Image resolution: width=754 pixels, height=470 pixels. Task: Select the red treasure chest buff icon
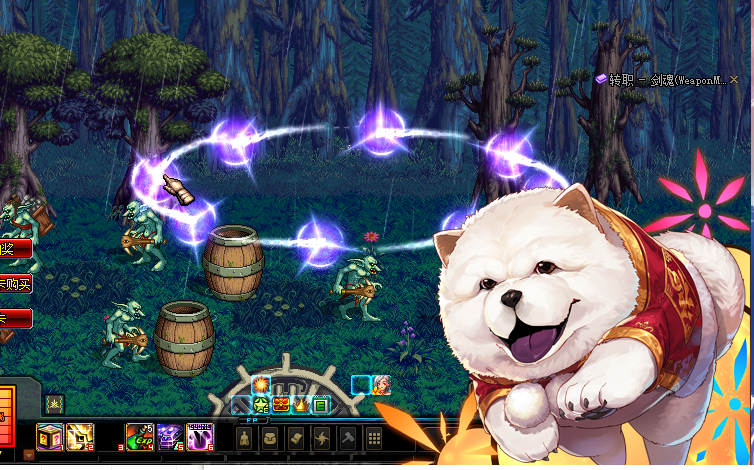[x=281, y=405]
